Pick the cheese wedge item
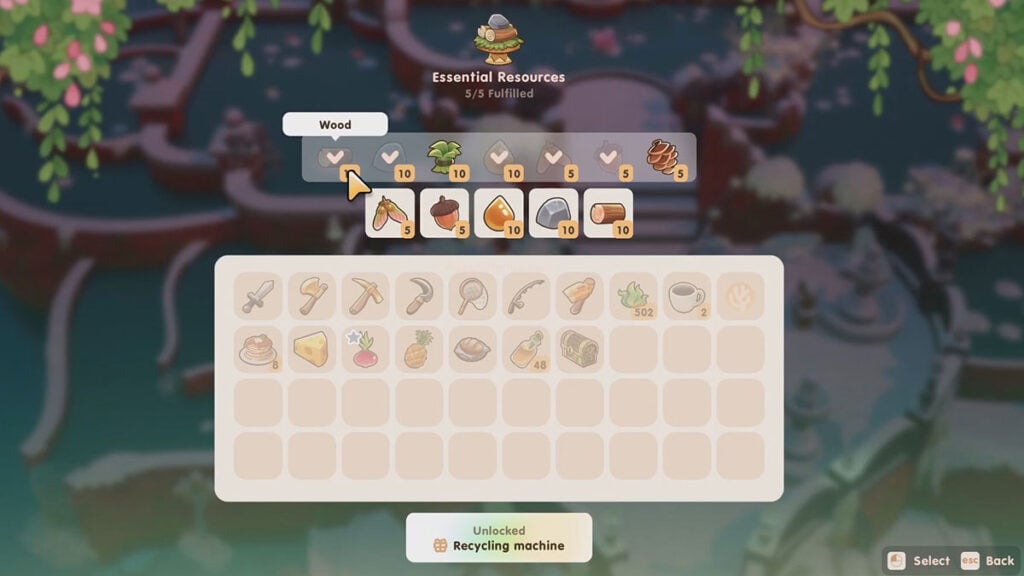Screen dimensions: 1024x576 [312, 349]
